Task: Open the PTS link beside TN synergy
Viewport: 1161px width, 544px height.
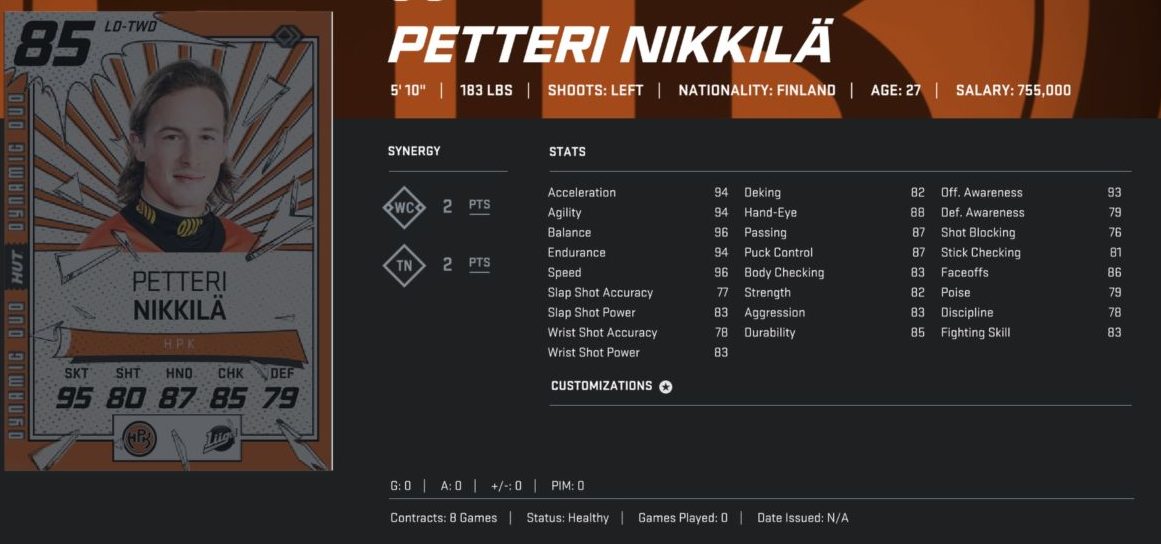Action: tap(480, 264)
